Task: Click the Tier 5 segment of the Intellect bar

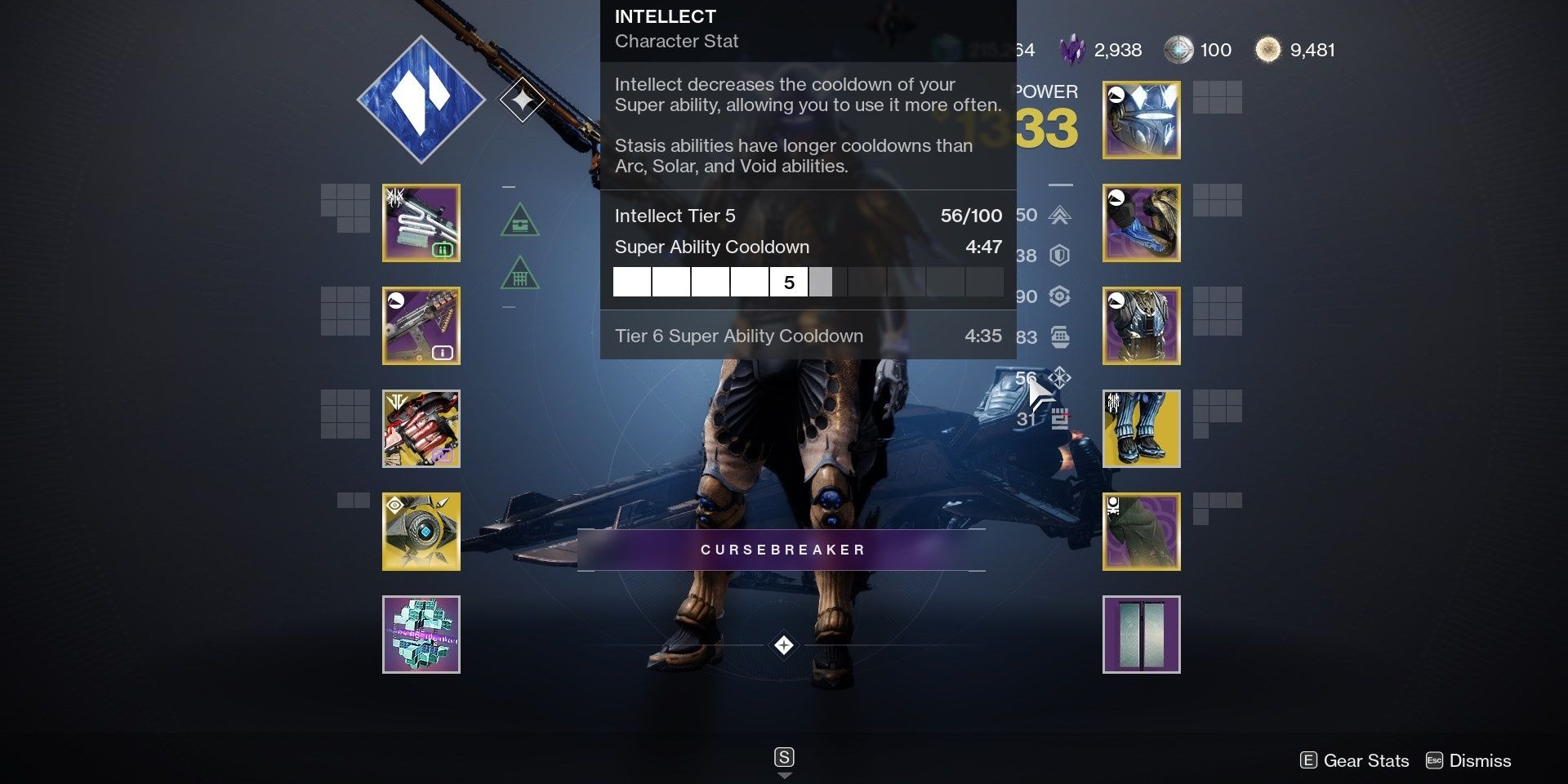Action: (x=788, y=282)
